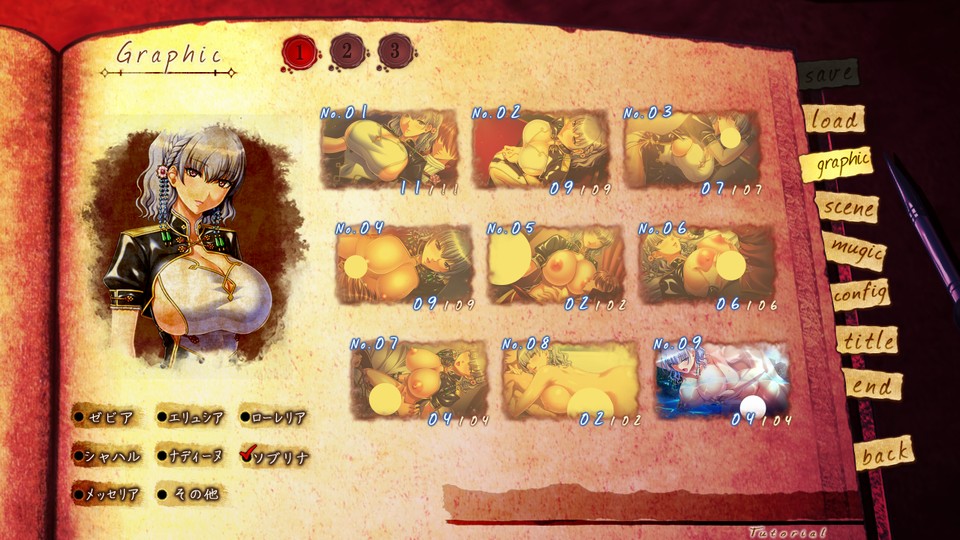Image resolution: width=960 pixels, height=540 pixels.
Task: Switch to gallery page 3
Action: pos(395,49)
